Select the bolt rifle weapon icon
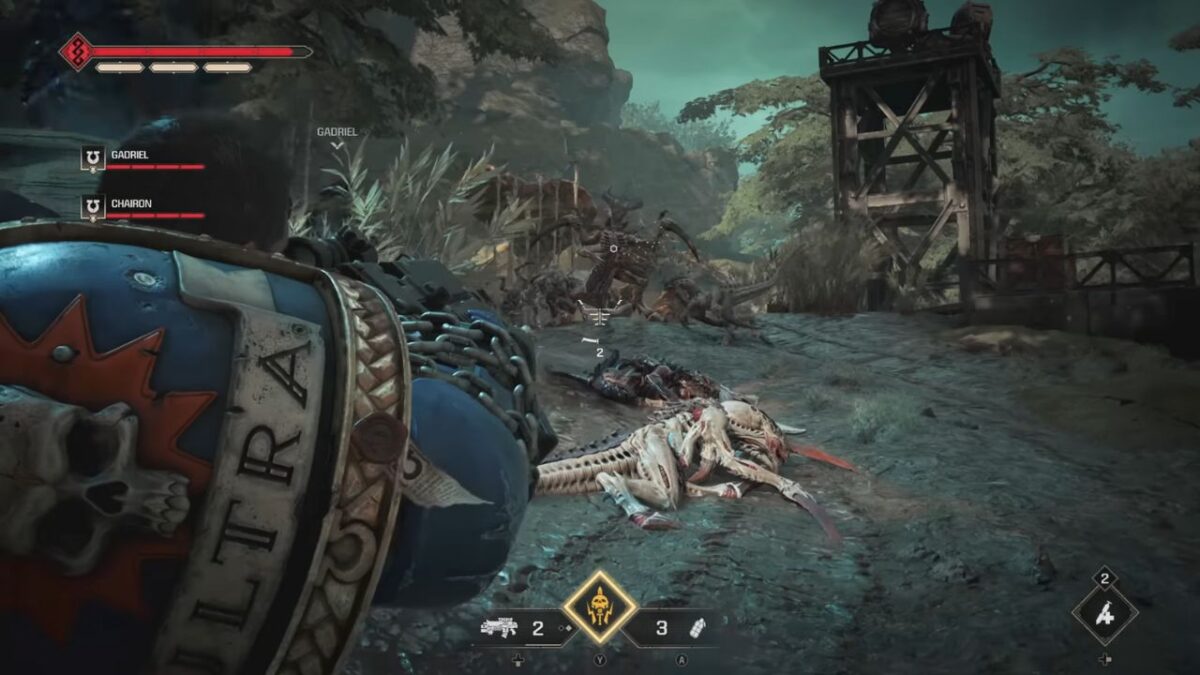1200x675 pixels. [501, 628]
